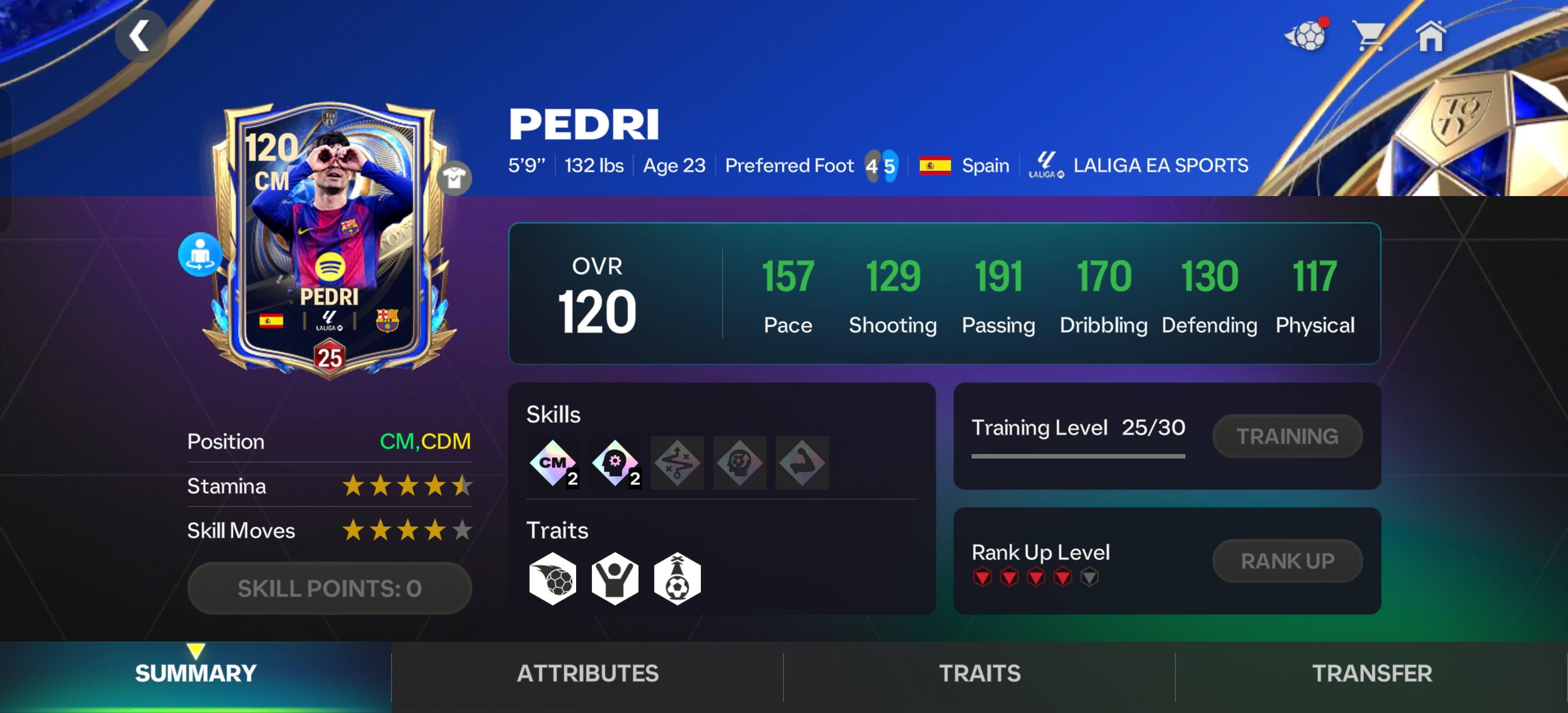This screenshot has height=713, width=1568.
Task: Open the shopping cart store
Action: tap(1369, 36)
